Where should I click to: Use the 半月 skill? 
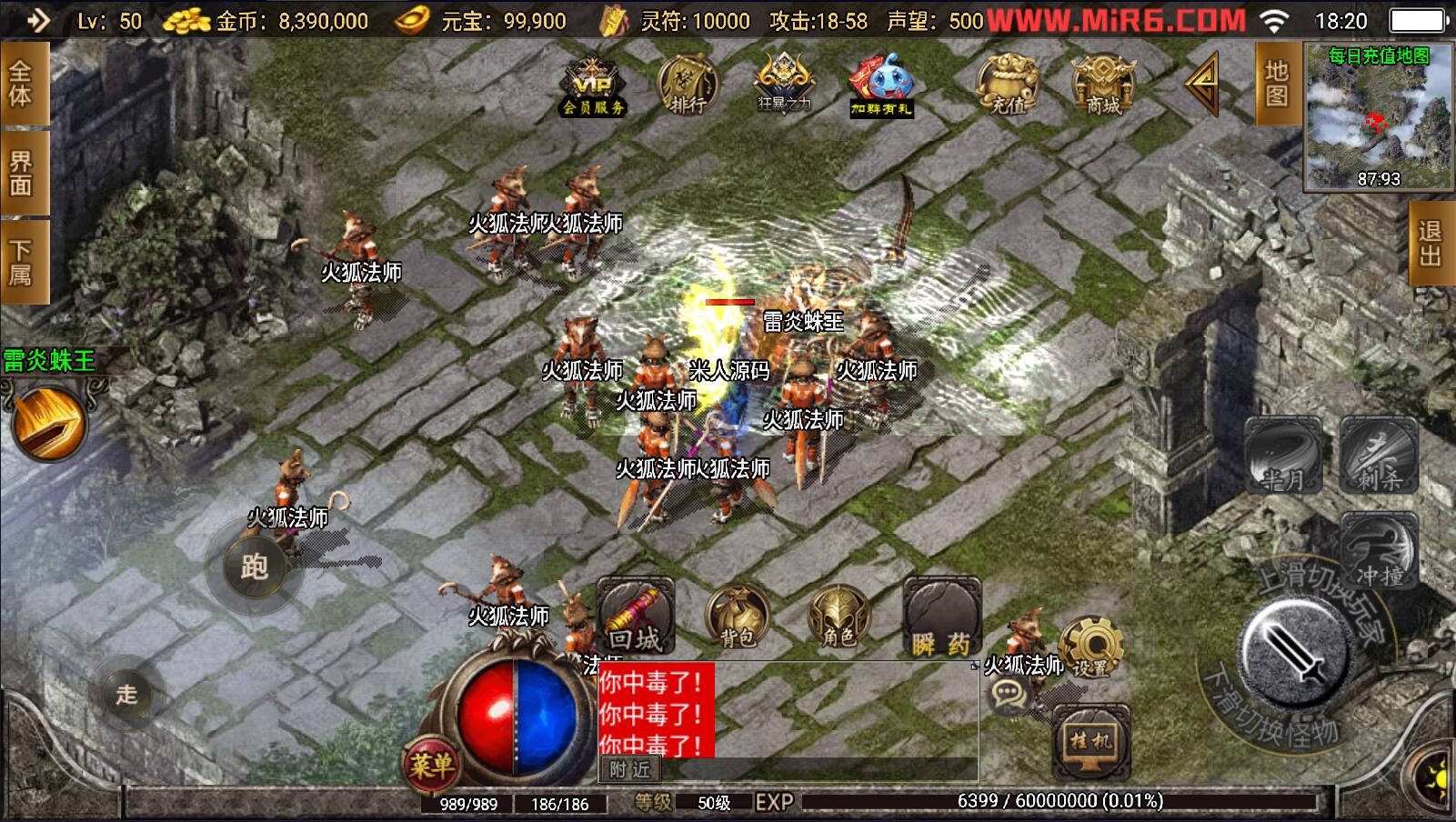[1282, 456]
